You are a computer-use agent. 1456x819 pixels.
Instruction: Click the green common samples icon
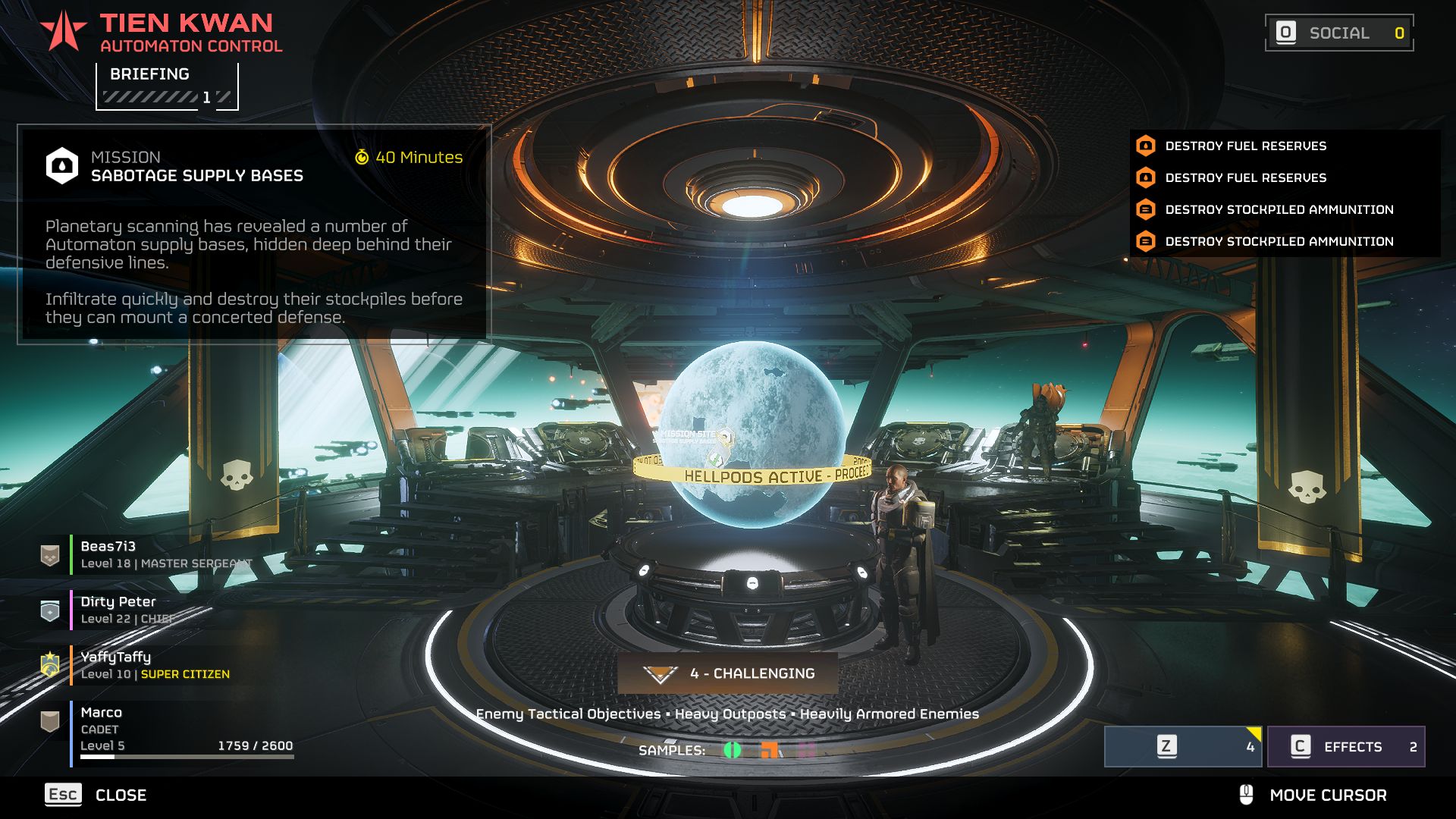point(733,750)
